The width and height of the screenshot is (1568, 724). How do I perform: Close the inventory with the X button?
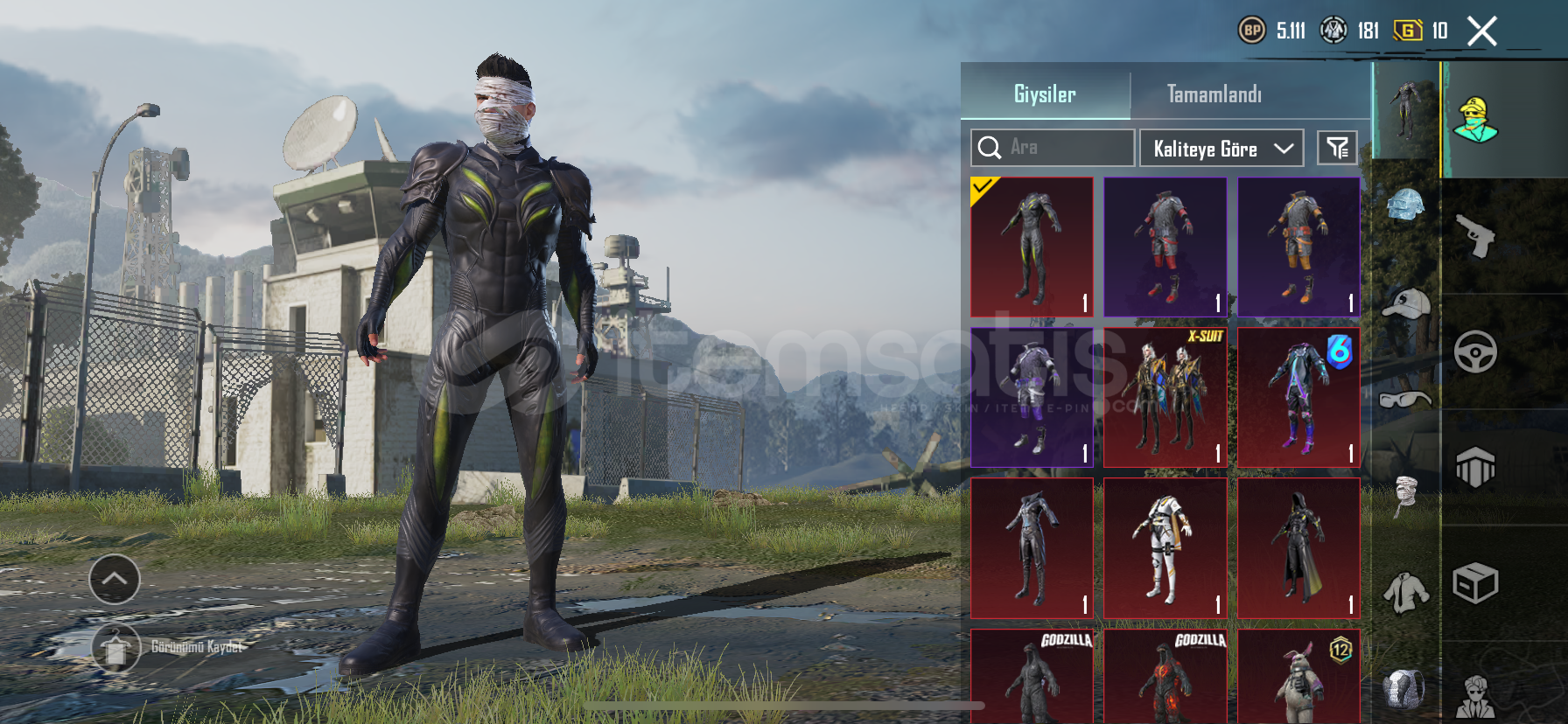coord(1481,31)
